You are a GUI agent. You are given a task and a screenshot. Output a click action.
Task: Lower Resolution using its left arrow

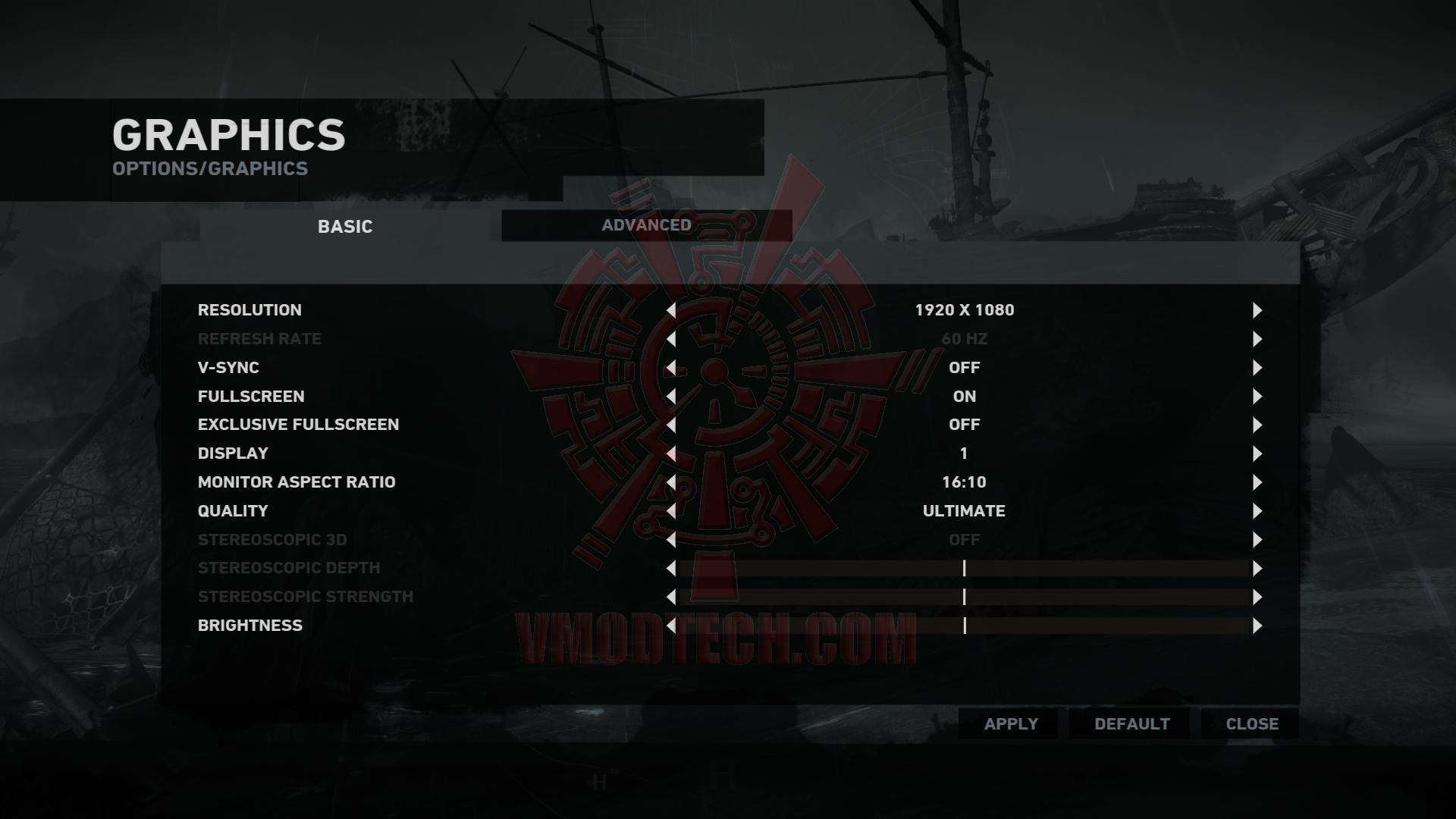point(671,310)
